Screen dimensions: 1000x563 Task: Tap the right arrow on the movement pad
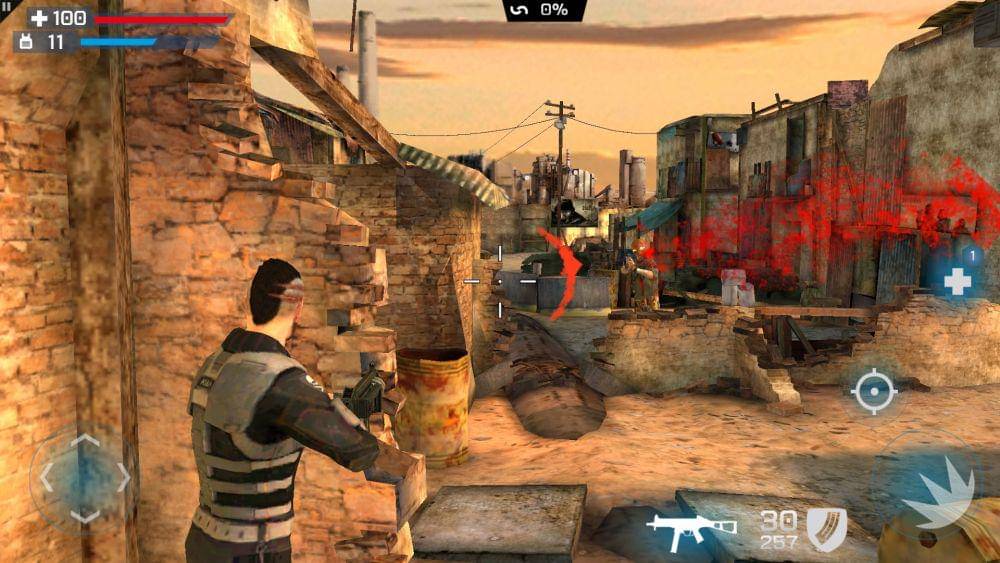pos(123,478)
